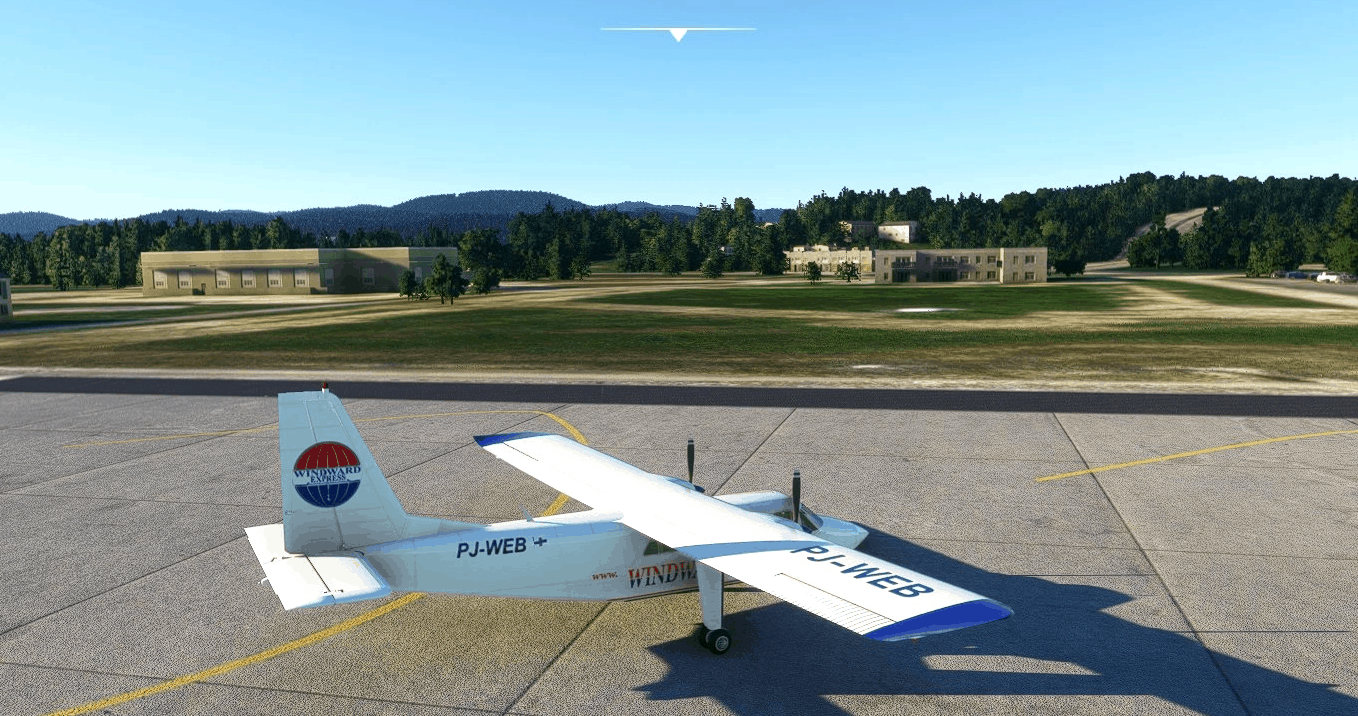The height and width of the screenshot is (716, 1358).
Task: Open the toolbar via the top arrow handle
Action: coord(678,34)
